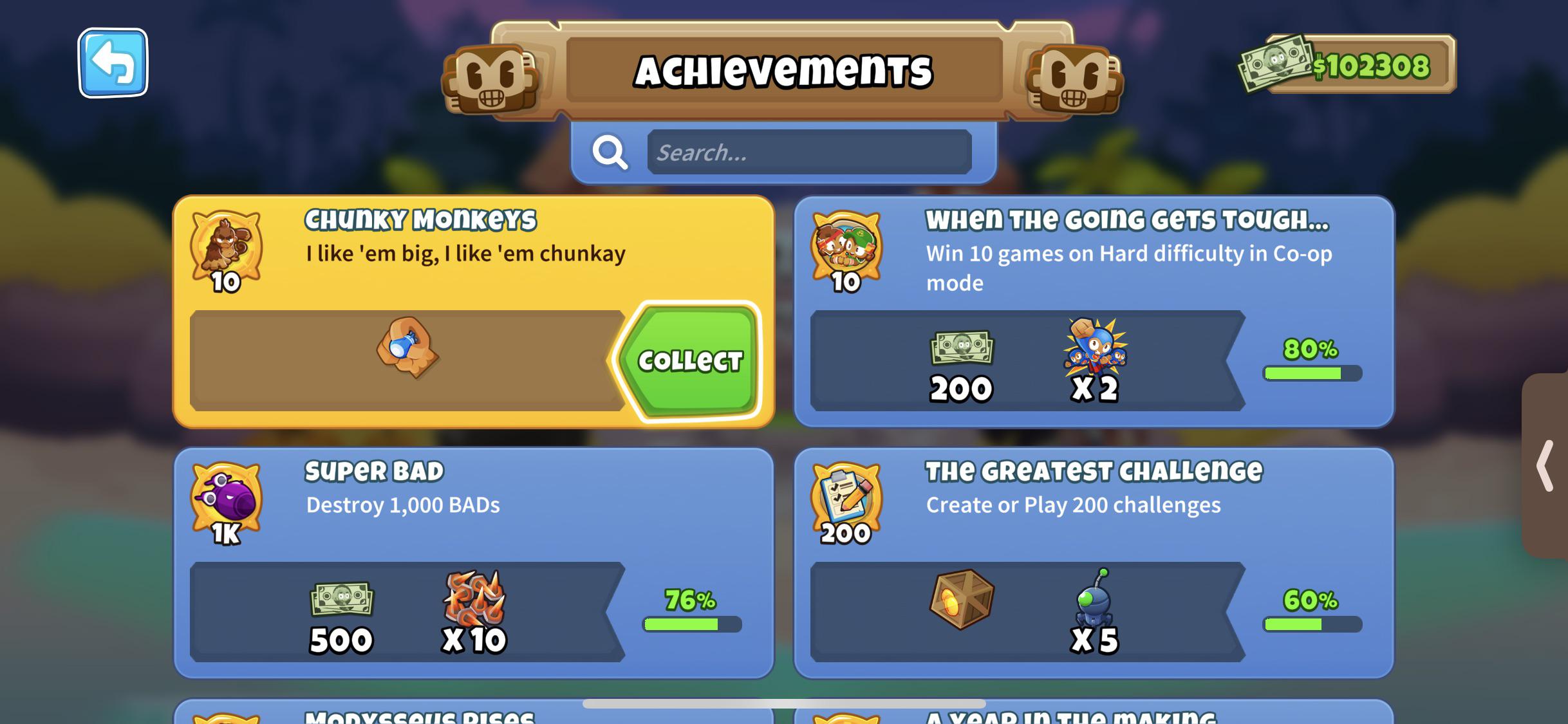Click the magnifying glass search icon
This screenshot has height=724, width=1568.
(610, 153)
